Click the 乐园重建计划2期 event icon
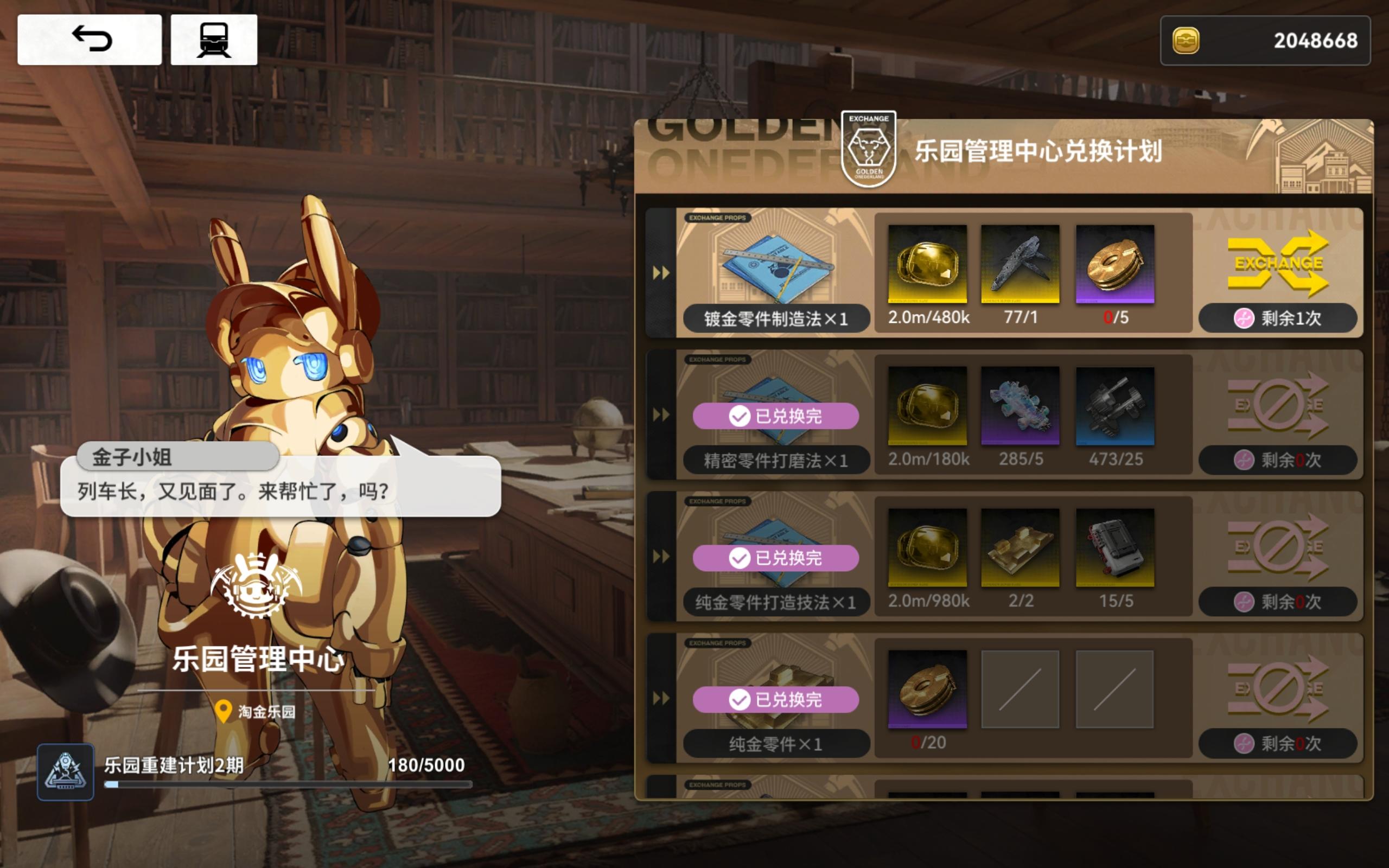This screenshot has width=1389, height=868. pyautogui.click(x=65, y=772)
